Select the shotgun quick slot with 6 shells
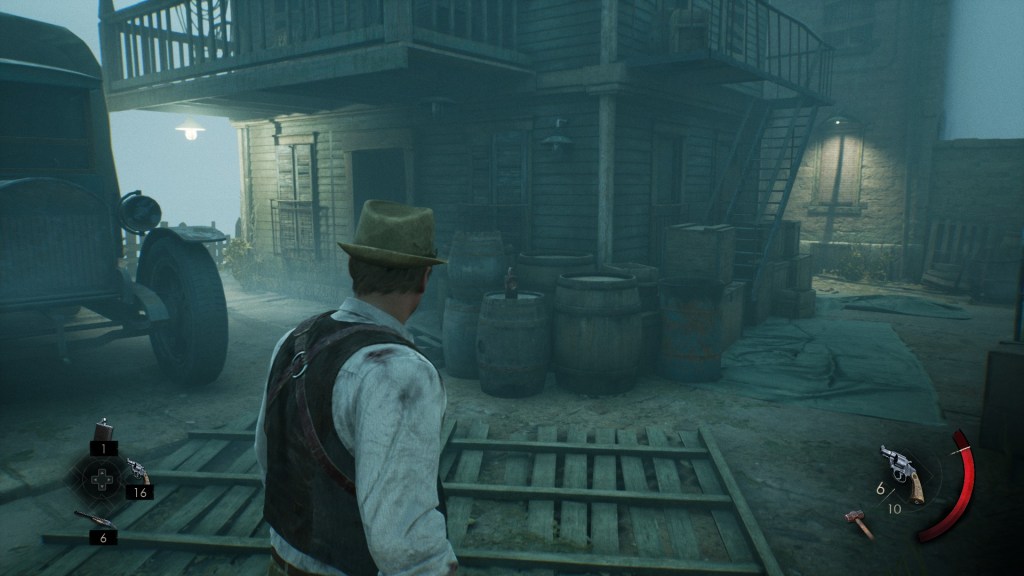This screenshot has height=576, width=1024. click(x=92, y=517)
